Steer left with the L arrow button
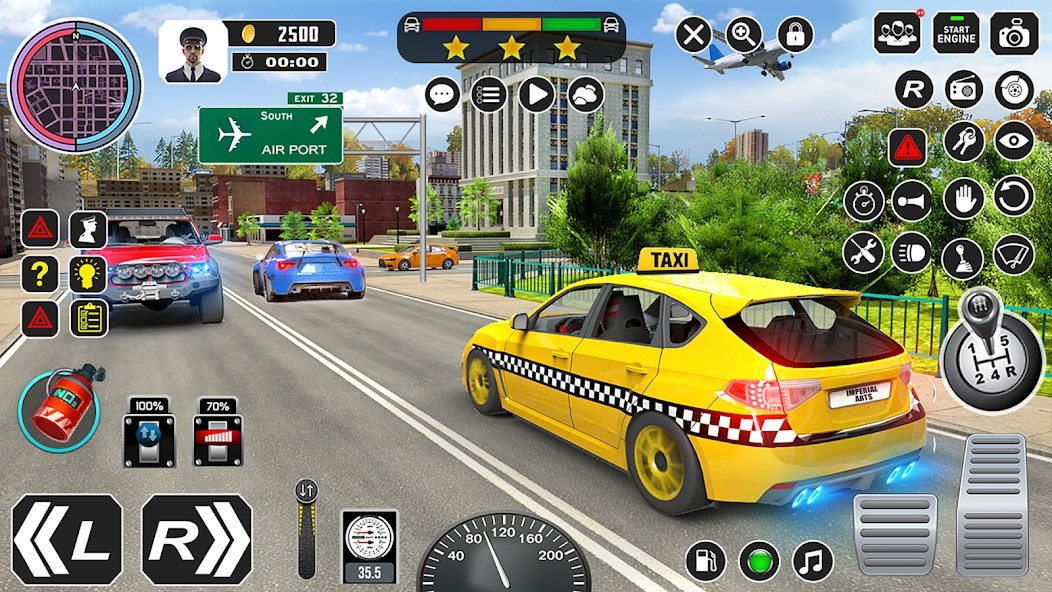The height and width of the screenshot is (592, 1052). (67, 539)
